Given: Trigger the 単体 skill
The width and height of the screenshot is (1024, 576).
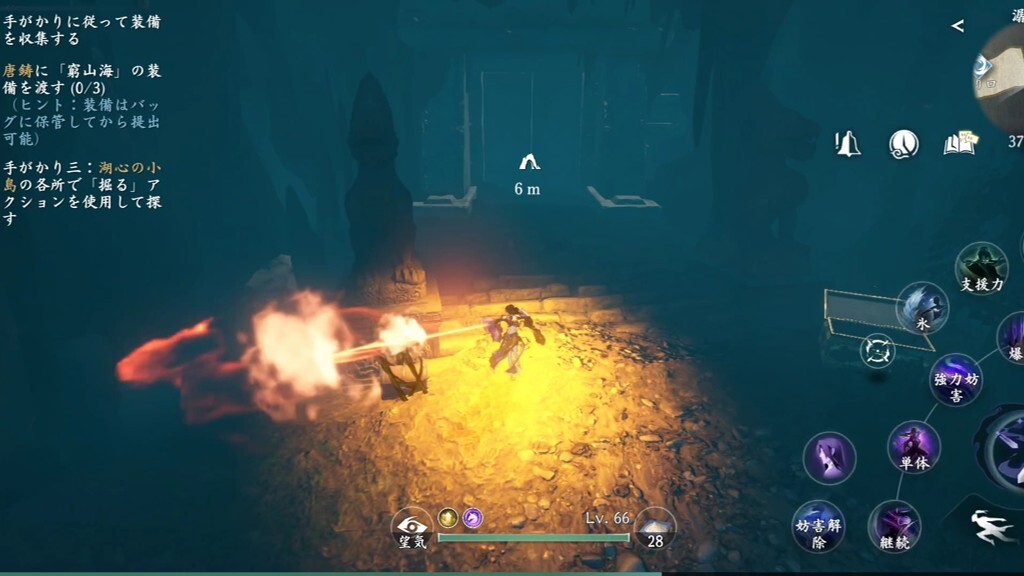Looking at the screenshot, I should pyautogui.click(x=914, y=446).
